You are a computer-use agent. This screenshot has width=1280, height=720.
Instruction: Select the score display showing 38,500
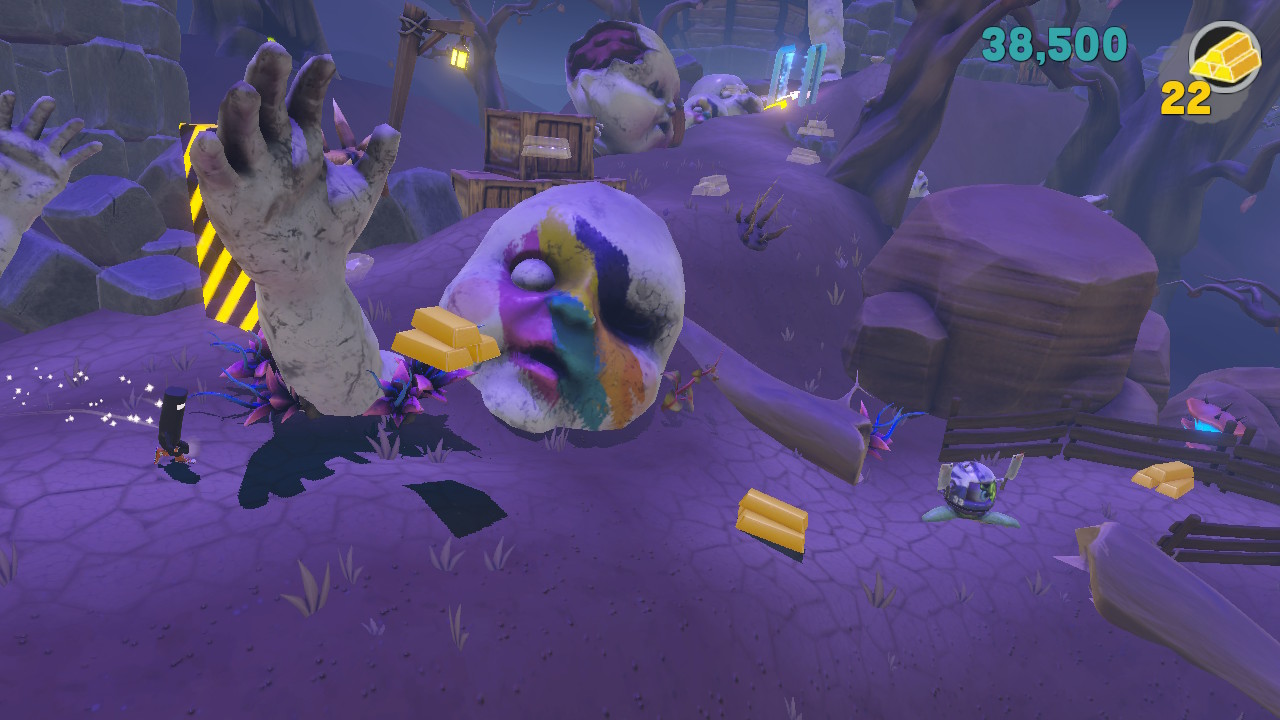coord(1055,45)
